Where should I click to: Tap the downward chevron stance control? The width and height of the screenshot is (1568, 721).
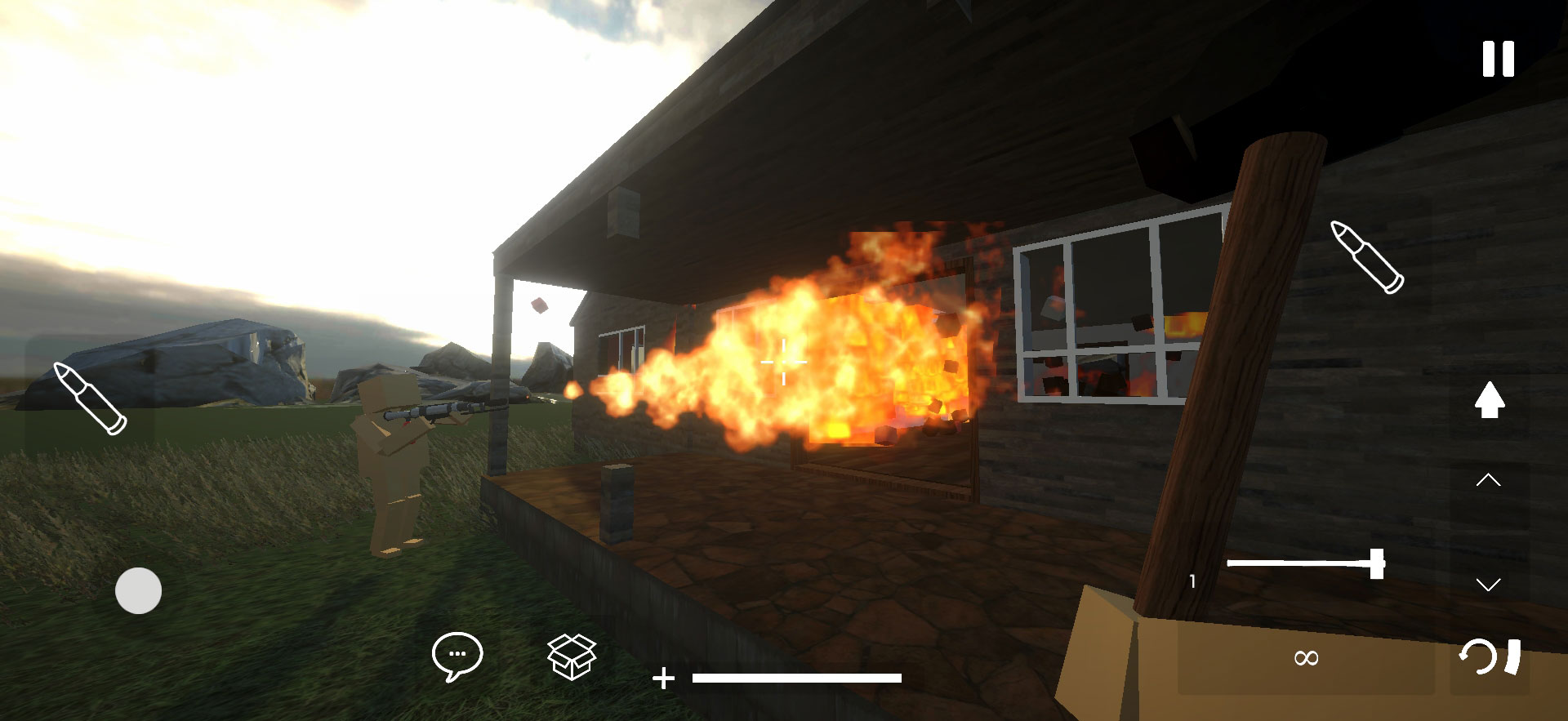tap(1490, 585)
